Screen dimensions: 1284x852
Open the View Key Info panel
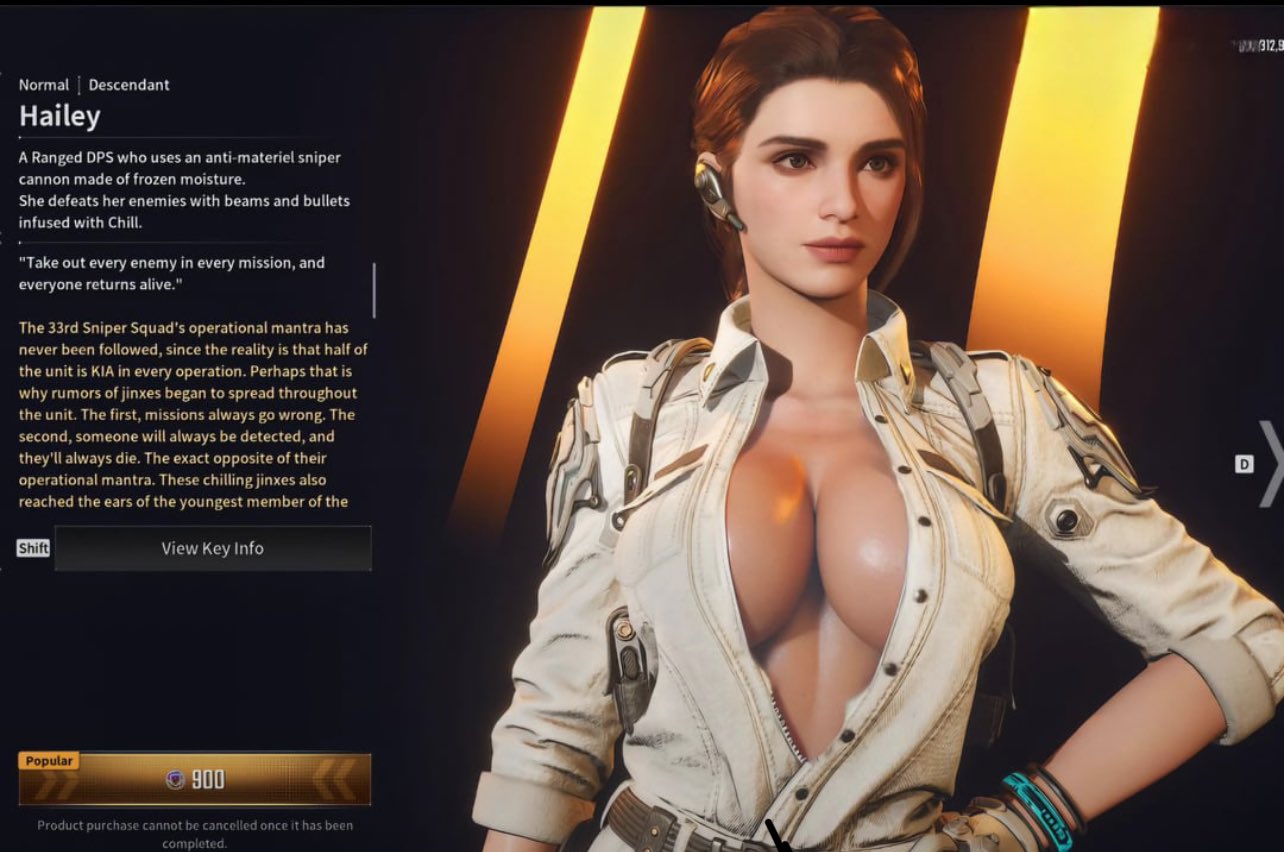pos(212,548)
